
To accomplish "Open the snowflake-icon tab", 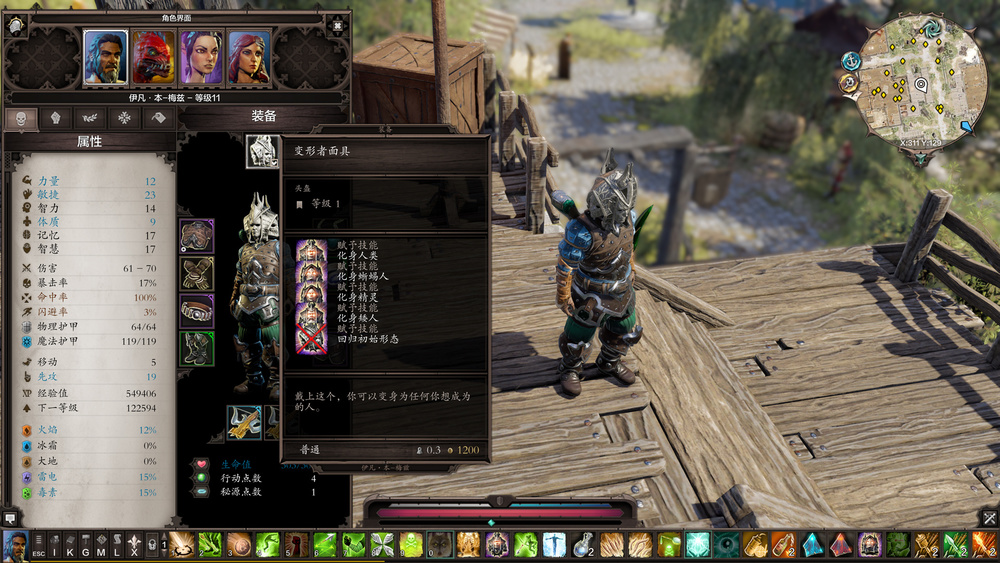I will [124, 117].
